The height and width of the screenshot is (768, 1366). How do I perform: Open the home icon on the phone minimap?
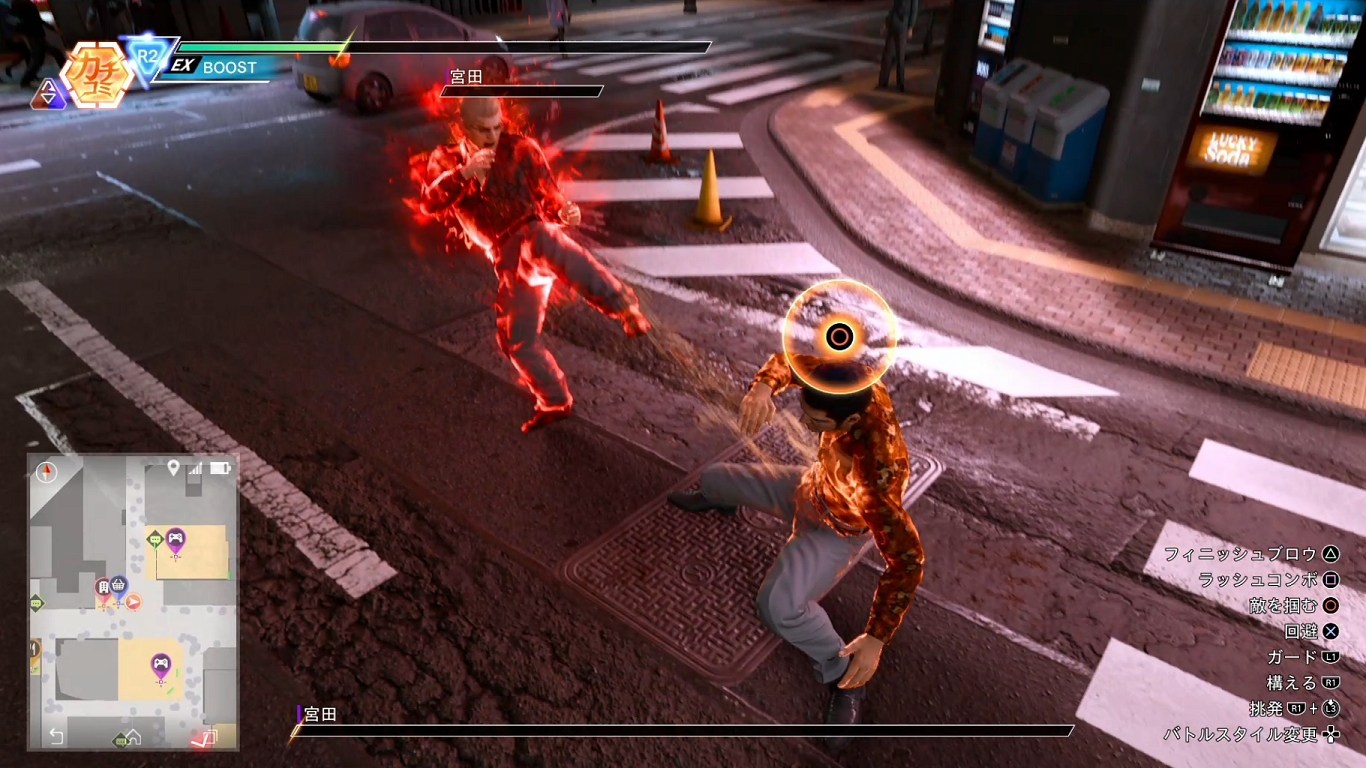click(x=132, y=738)
